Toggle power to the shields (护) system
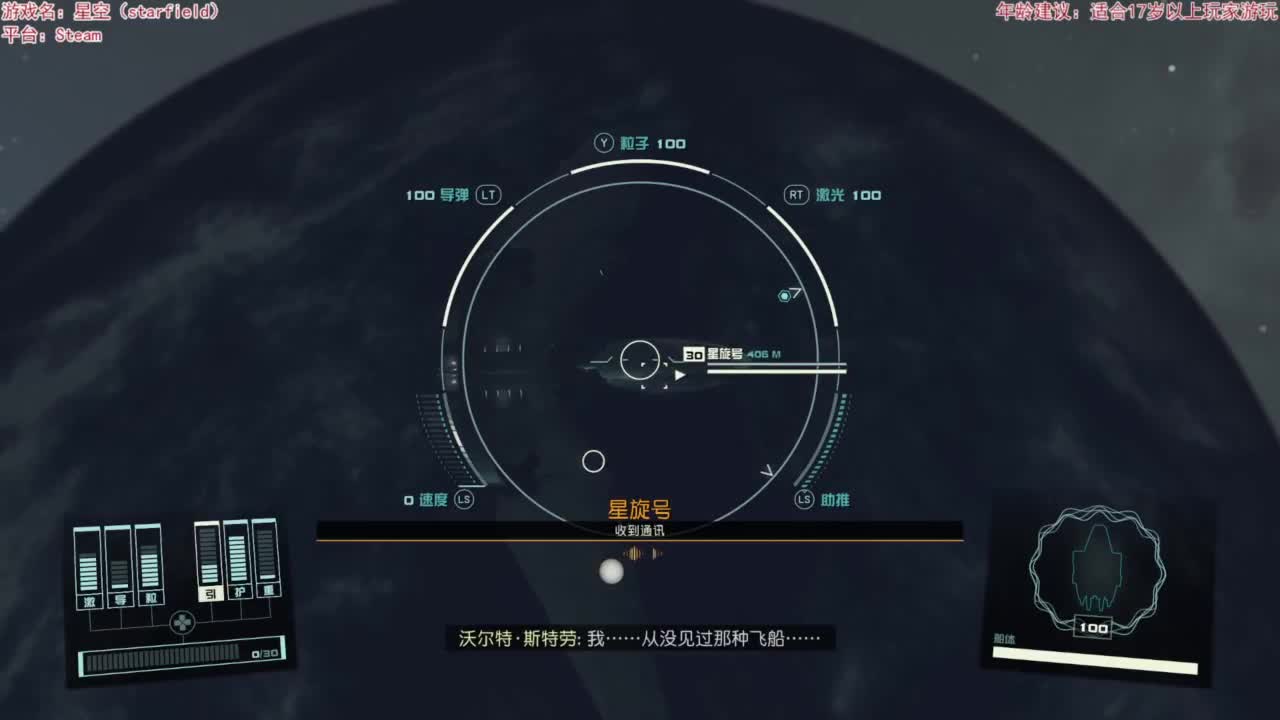1280x720 pixels. click(x=240, y=593)
